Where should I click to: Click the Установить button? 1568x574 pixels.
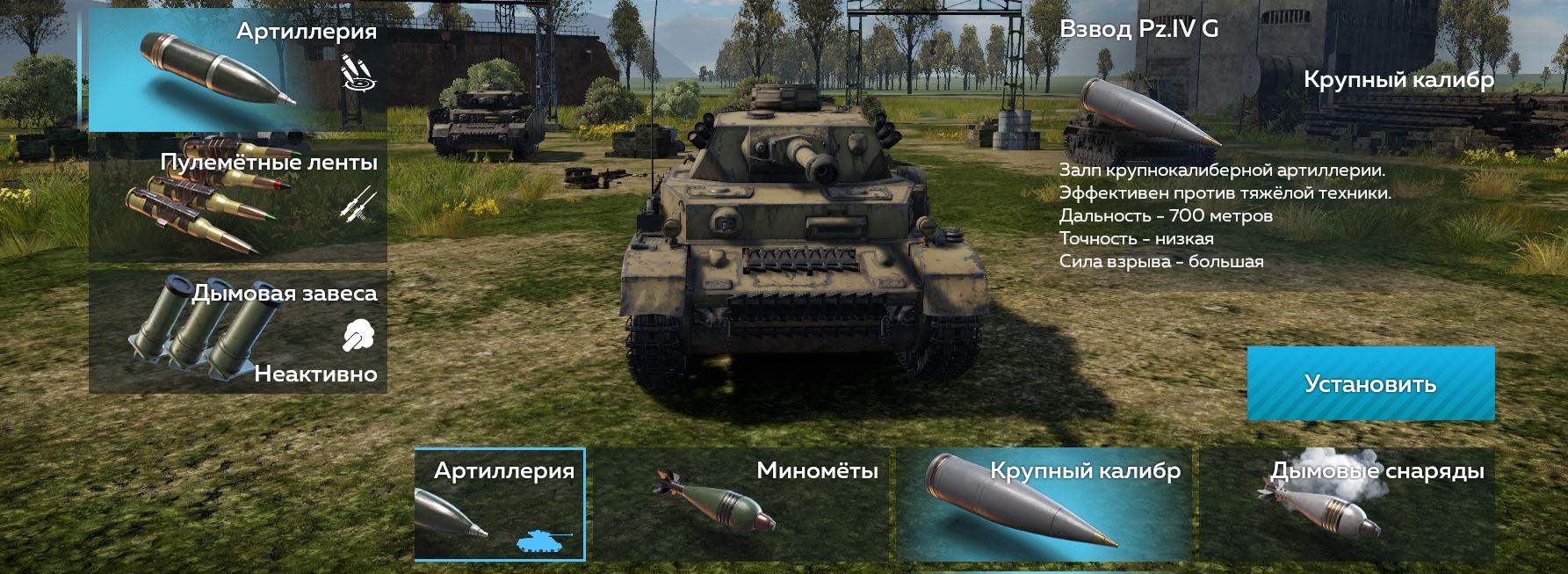(1370, 383)
